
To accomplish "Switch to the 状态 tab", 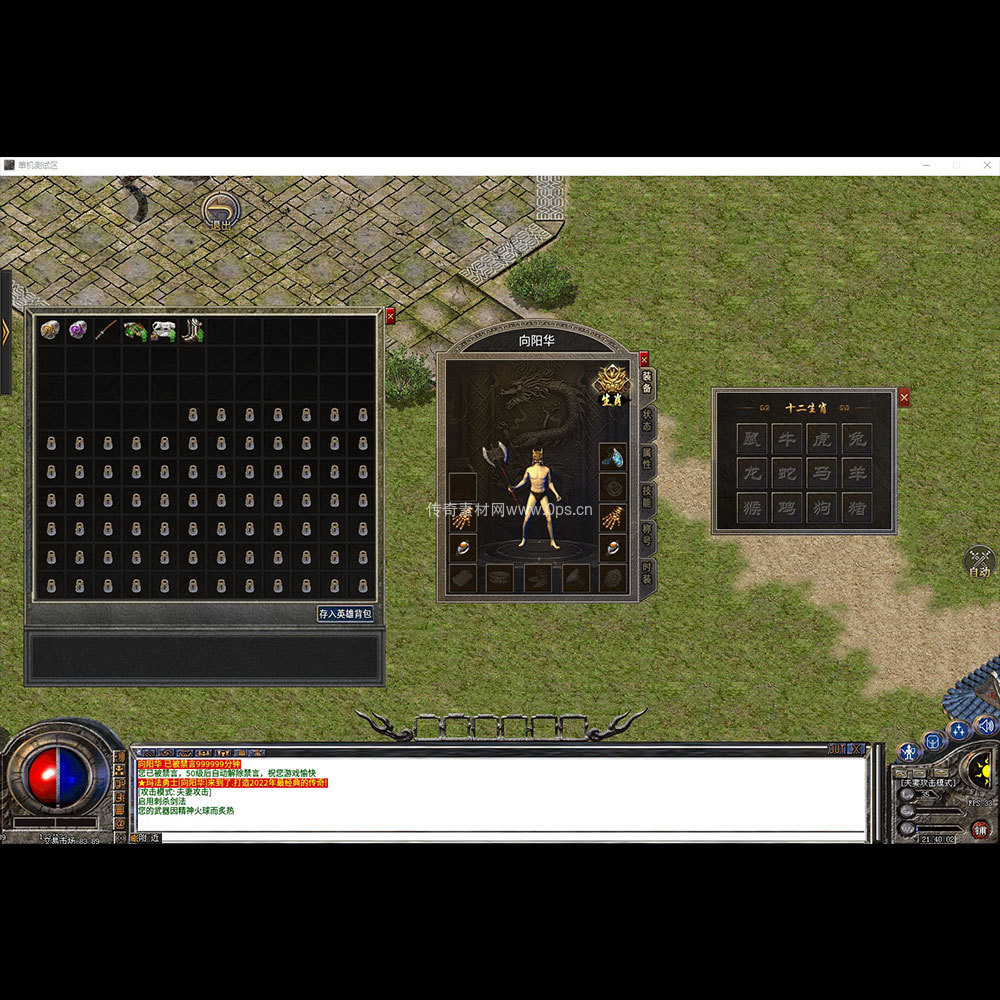I will click(x=647, y=418).
